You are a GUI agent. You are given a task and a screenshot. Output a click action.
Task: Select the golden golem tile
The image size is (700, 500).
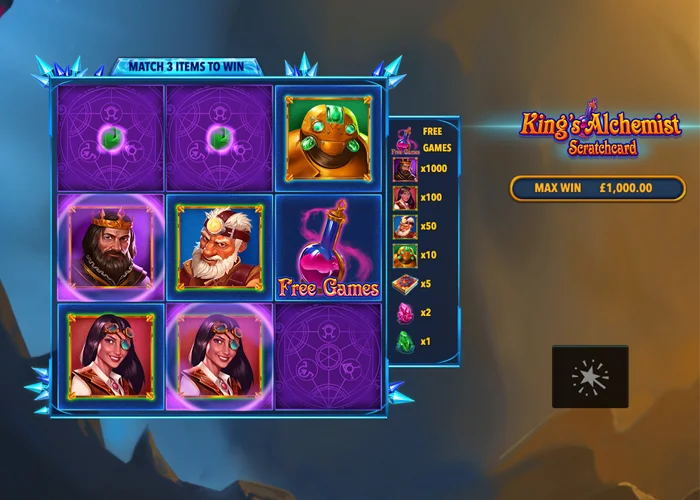tap(328, 138)
